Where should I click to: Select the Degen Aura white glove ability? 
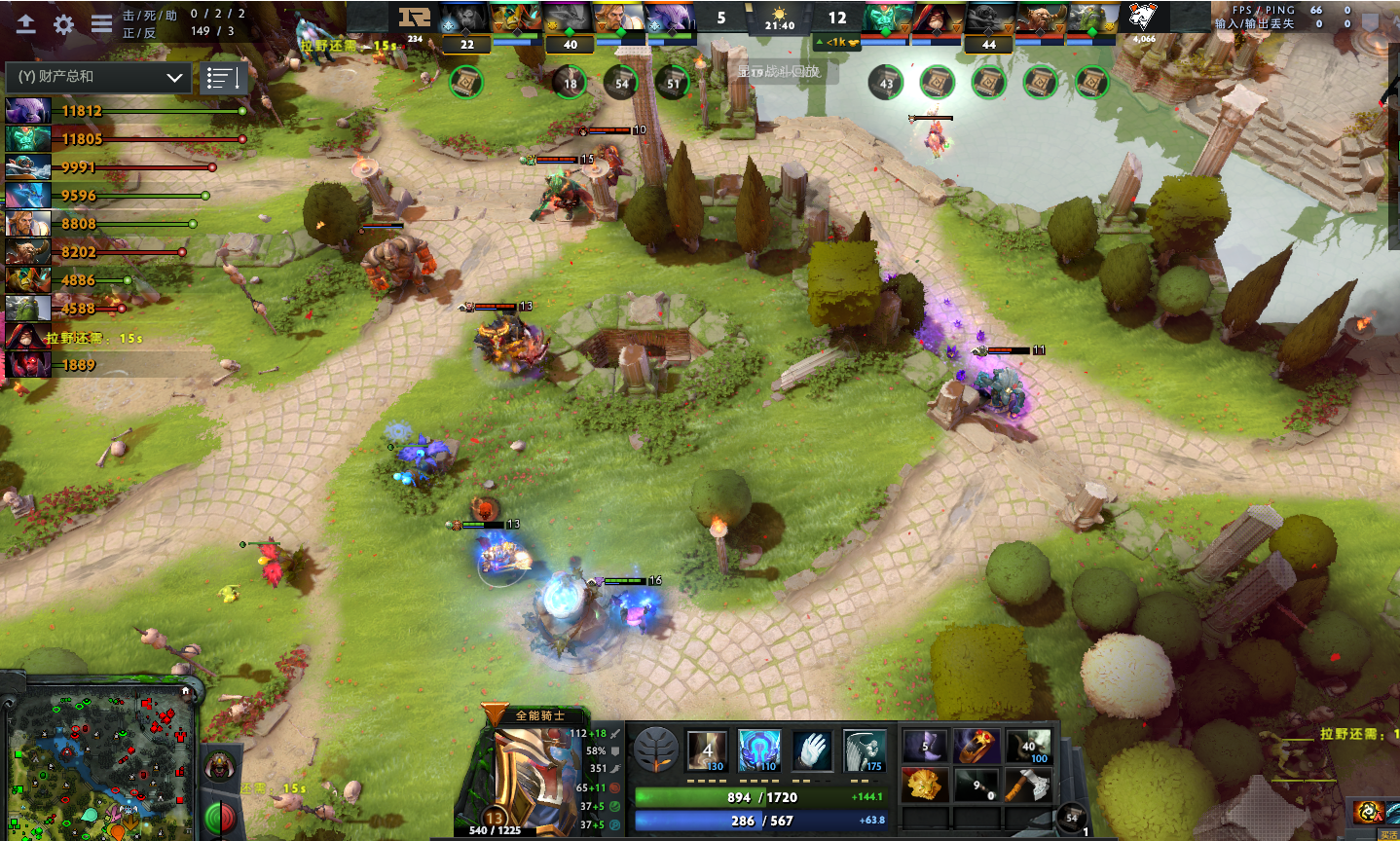click(x=811, y=750)
